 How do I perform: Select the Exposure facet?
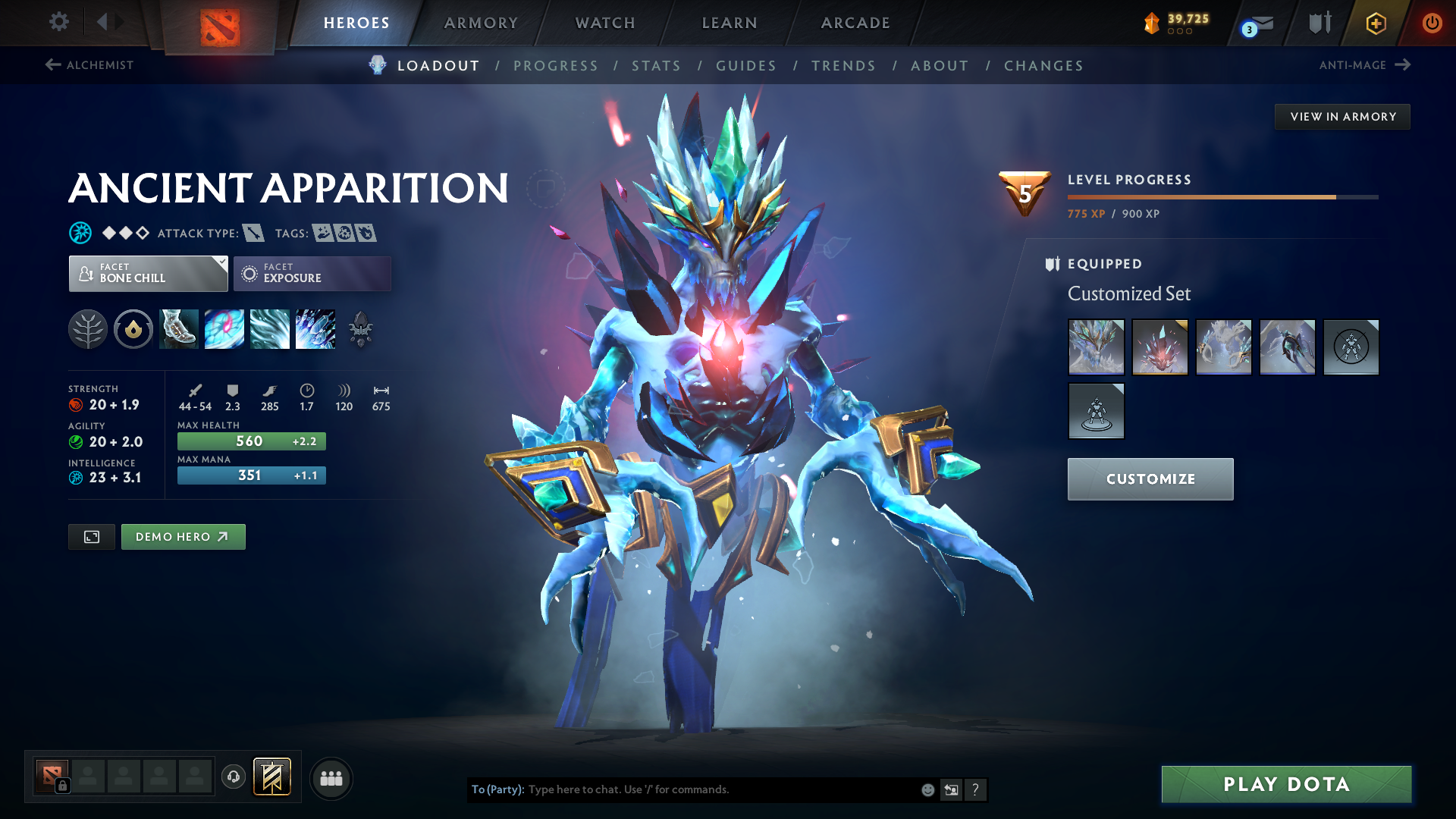click(312, 273)
